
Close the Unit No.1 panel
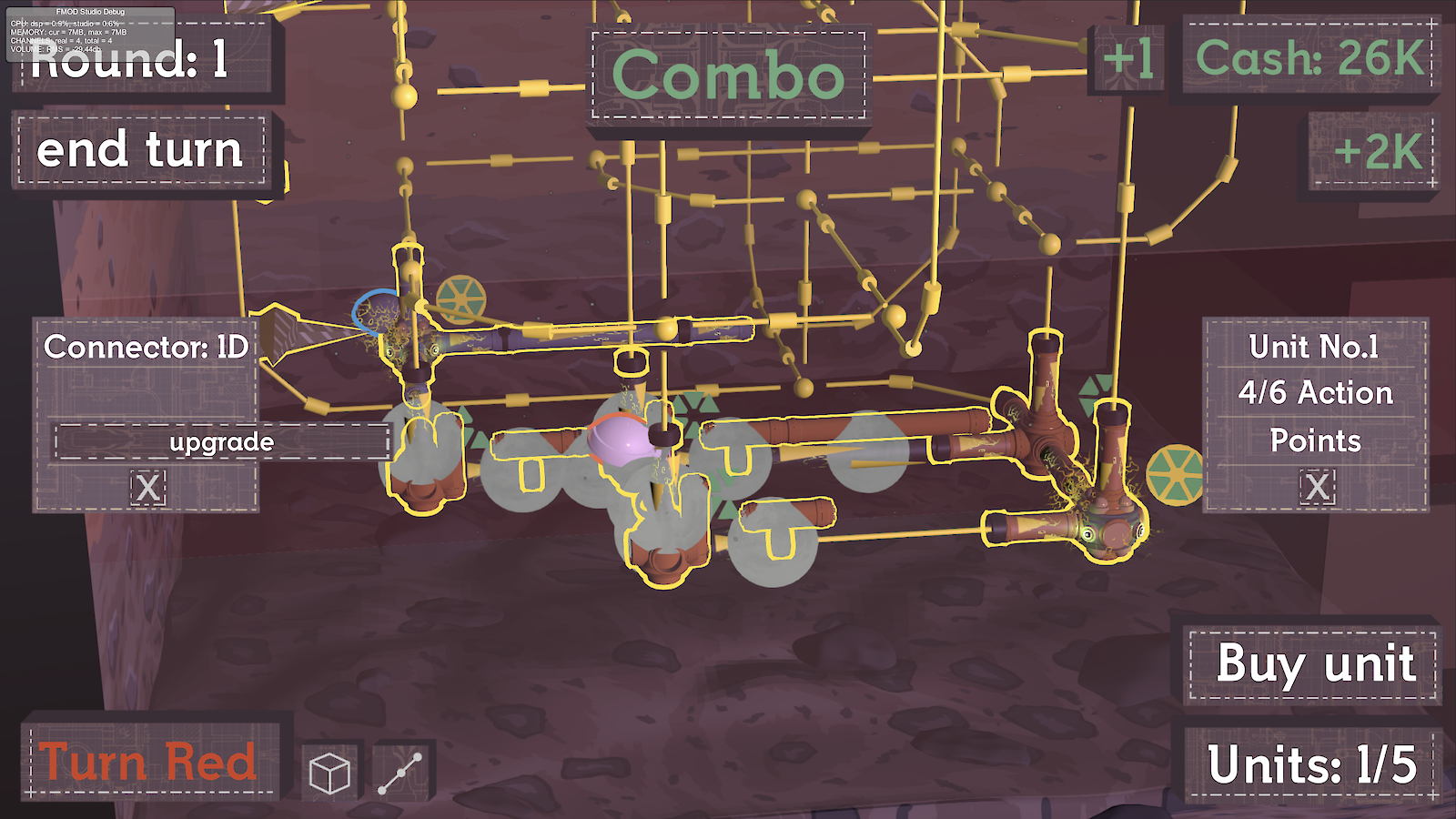pos(1317,487)
